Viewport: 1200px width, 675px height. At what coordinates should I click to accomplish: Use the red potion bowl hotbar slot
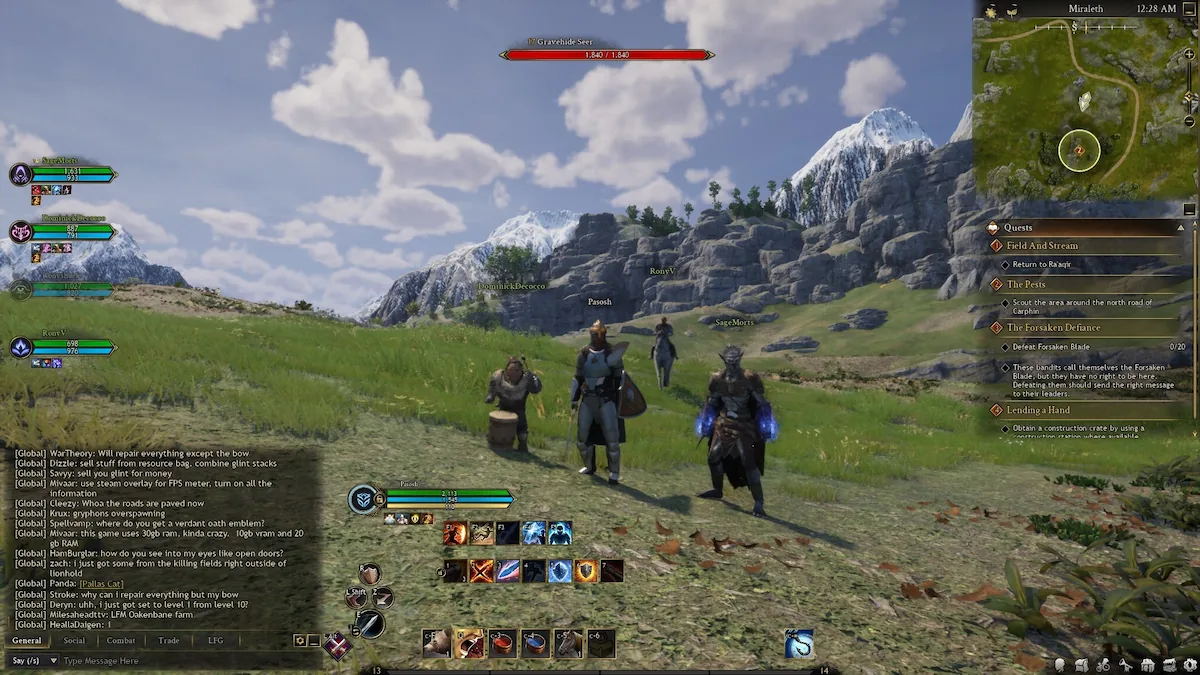pyautogui.click(x=502, y=643)
